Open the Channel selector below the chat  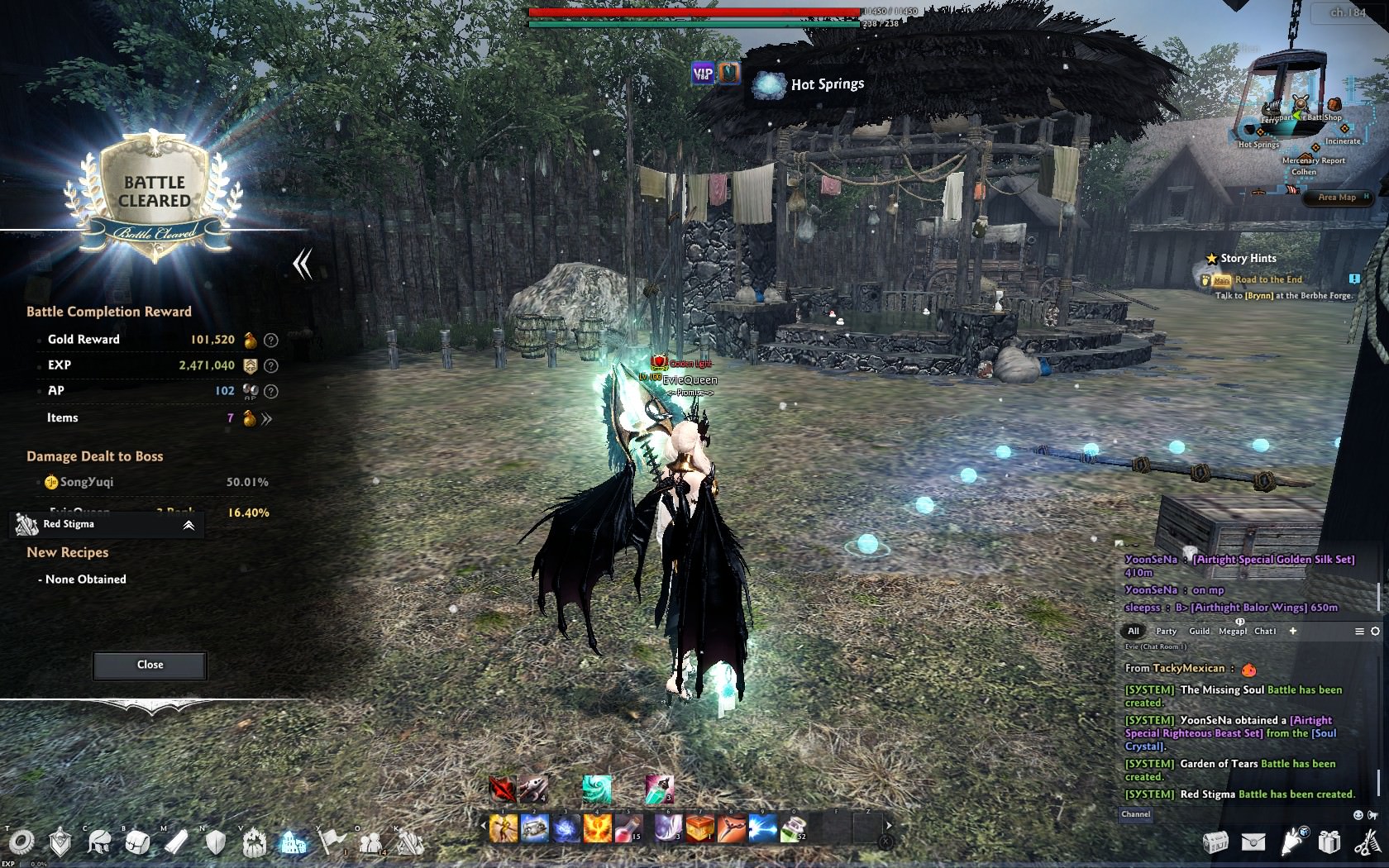pyautogui.click(x=1136, y=814)
